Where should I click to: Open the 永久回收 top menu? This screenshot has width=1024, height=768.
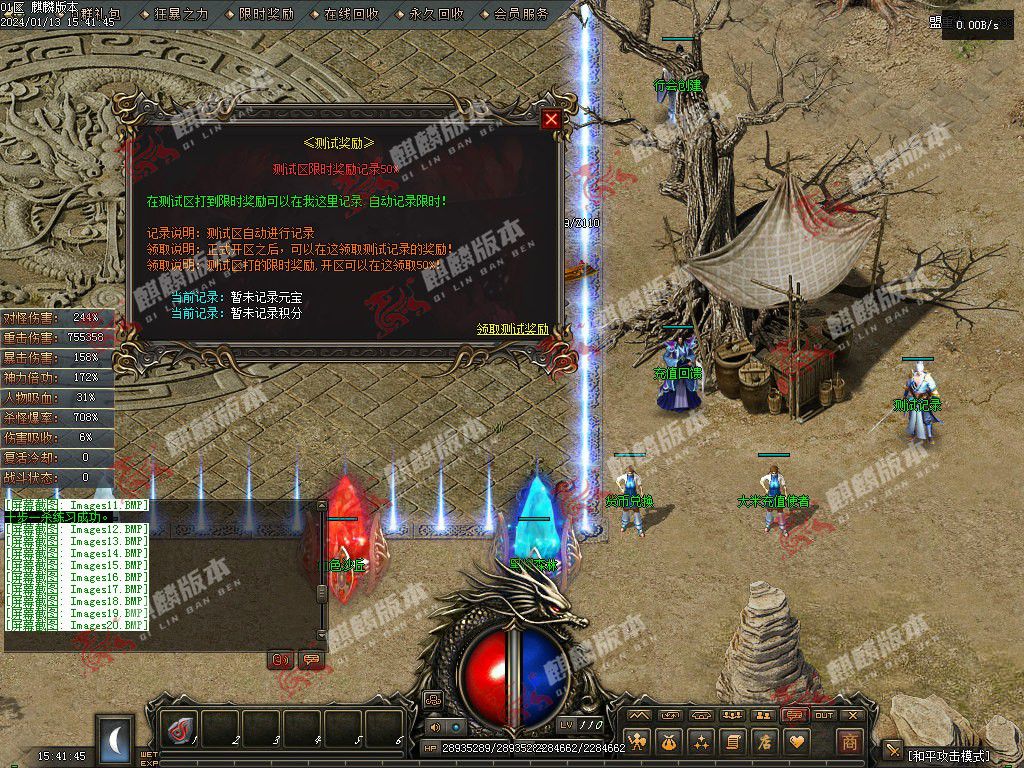[x=436, y=14]
